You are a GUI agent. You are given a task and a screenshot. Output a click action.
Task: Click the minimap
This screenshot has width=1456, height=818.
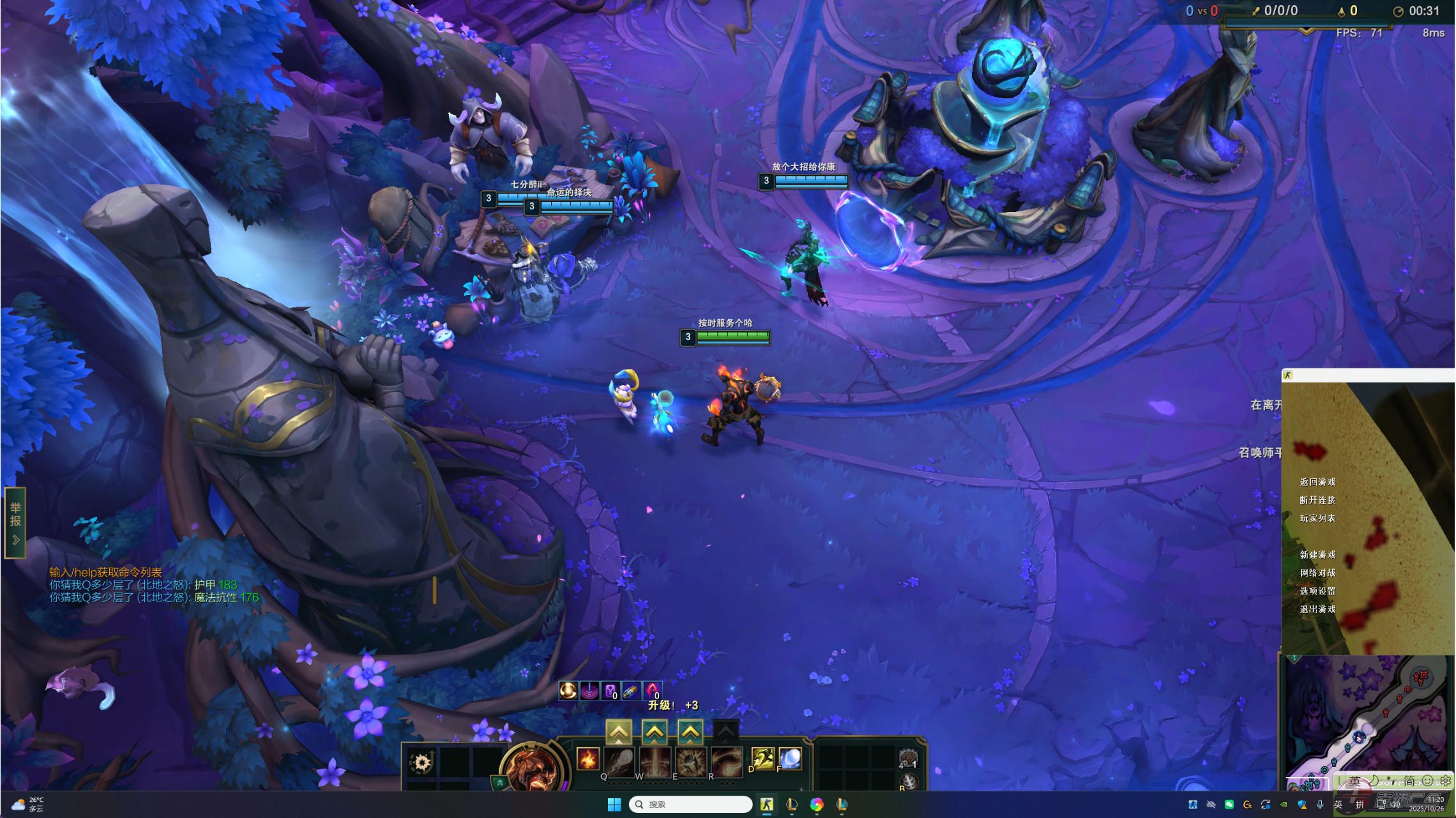click(x=1367, y=722)
